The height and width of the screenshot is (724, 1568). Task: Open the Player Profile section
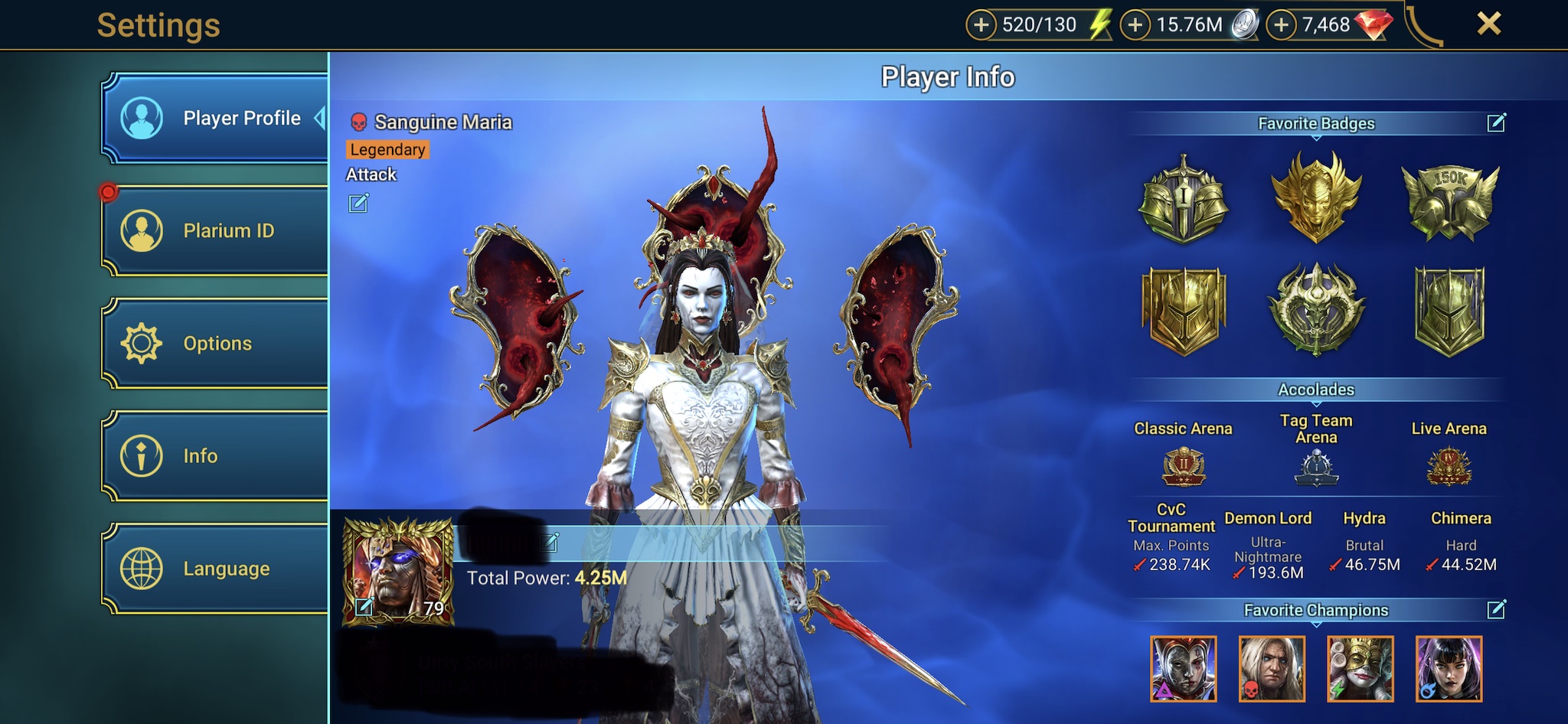pos(216,119)
